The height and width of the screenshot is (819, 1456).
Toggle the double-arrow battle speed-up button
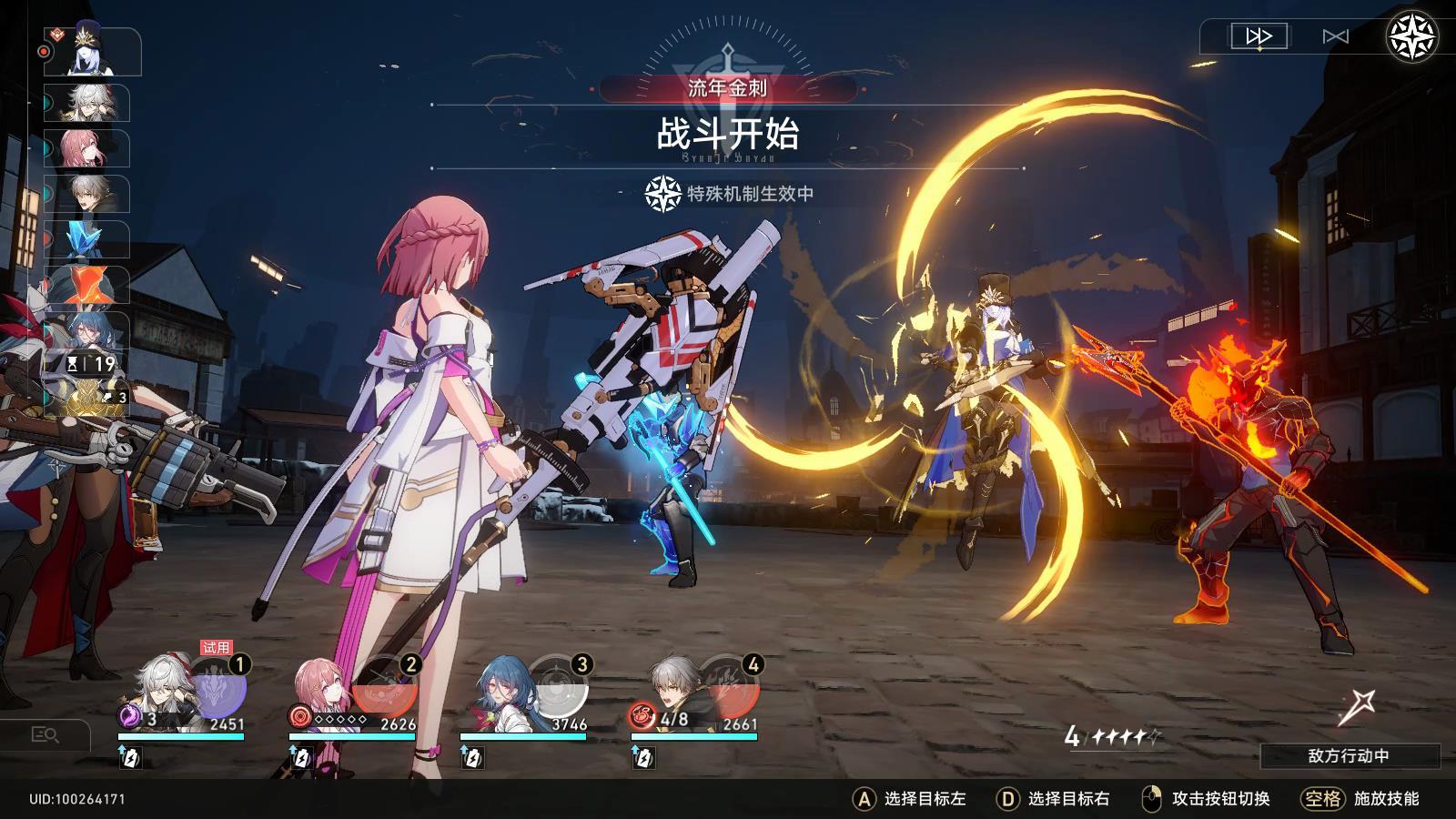pyautogui.click(x=1259, y=36)
